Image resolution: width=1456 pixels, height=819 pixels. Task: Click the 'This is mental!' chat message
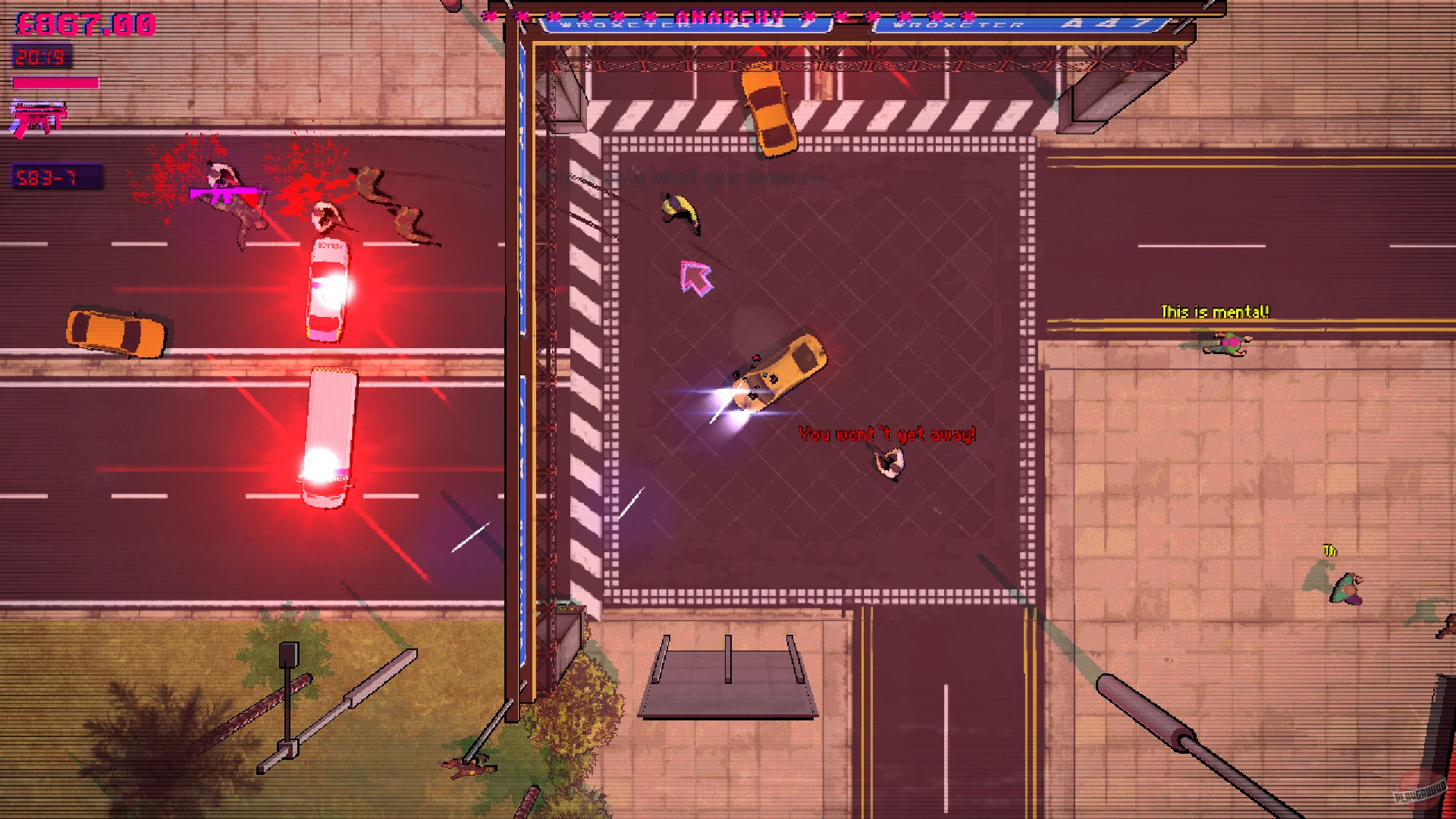1216,310
